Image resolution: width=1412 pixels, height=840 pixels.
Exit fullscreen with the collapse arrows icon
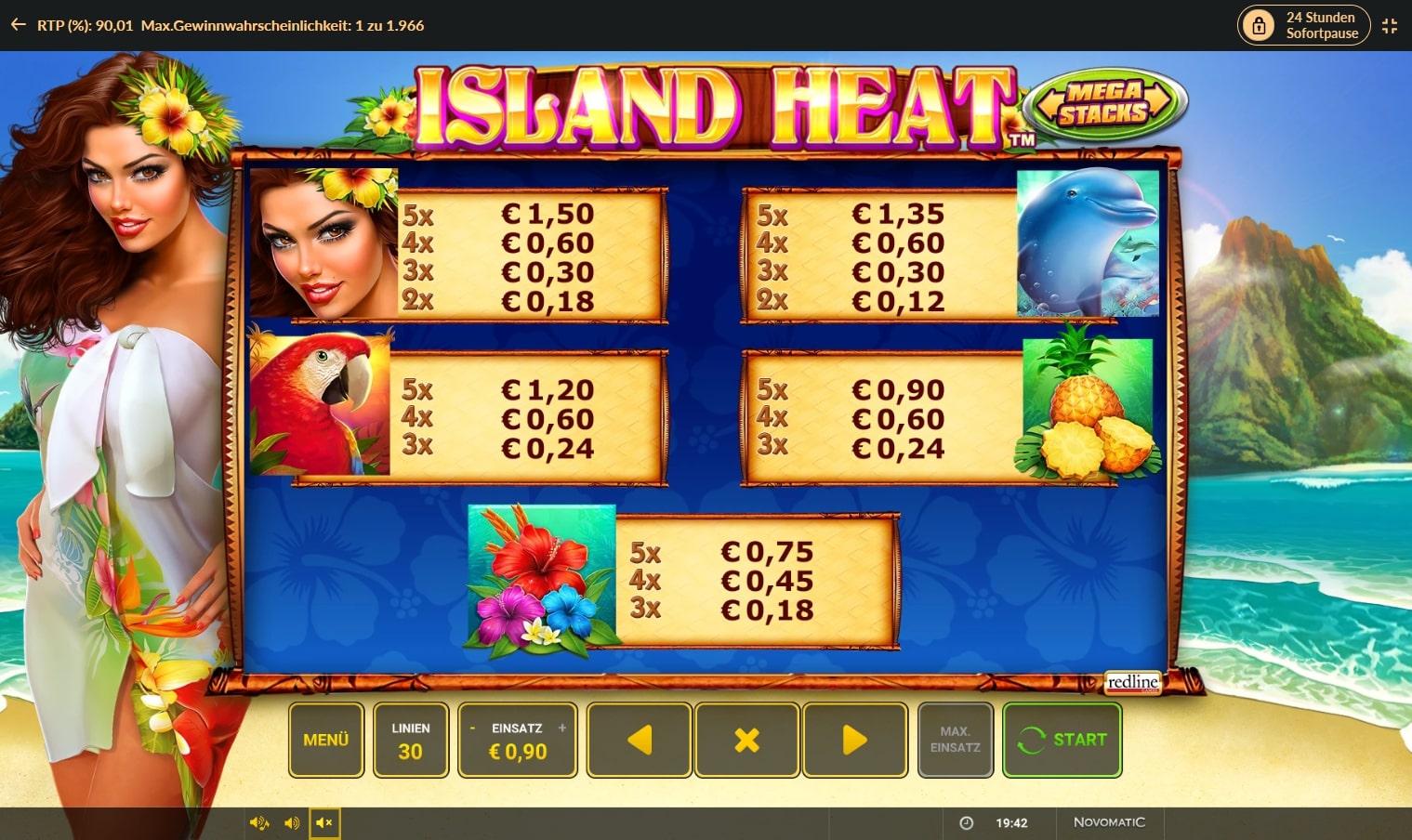(1390, 25)
